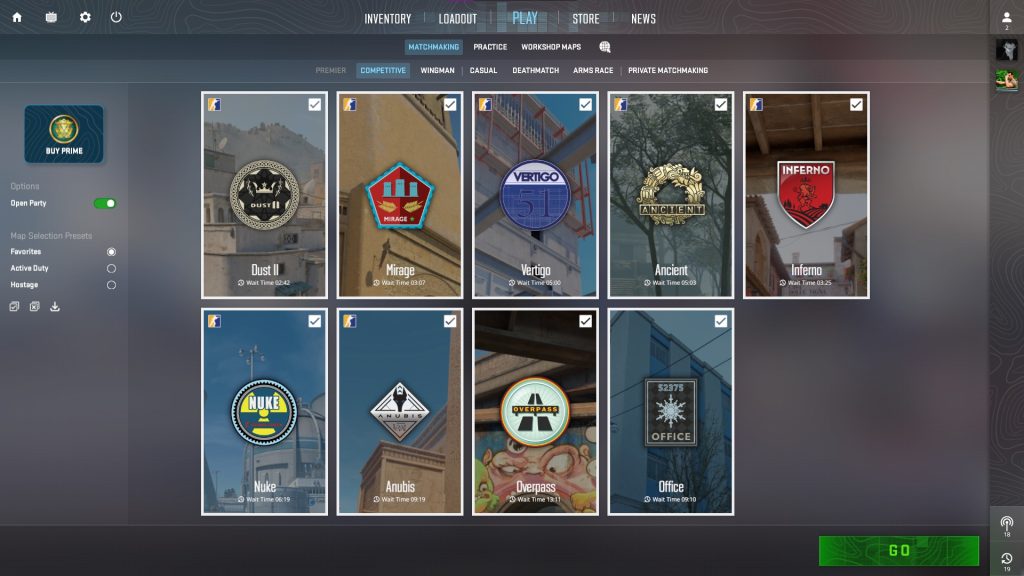Image resolution: width=1024 pixels, height=576 pixels.
Task: Toggle the Open Party switch
Action: 105,203
